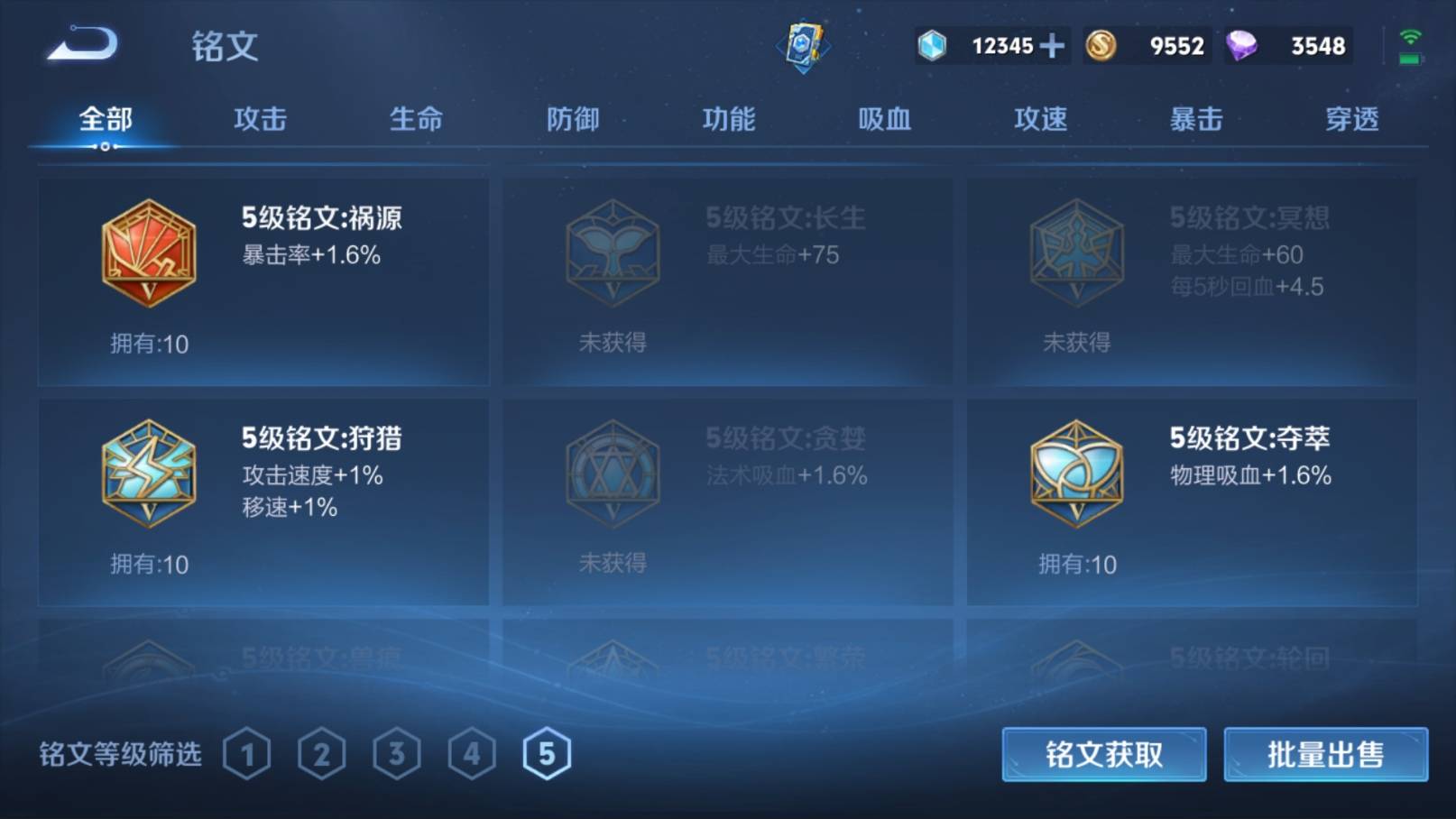This screenshot has height=819, width=1456.
Task: Click the unobtained 冥想 rune card
Action: (1191, 281)
